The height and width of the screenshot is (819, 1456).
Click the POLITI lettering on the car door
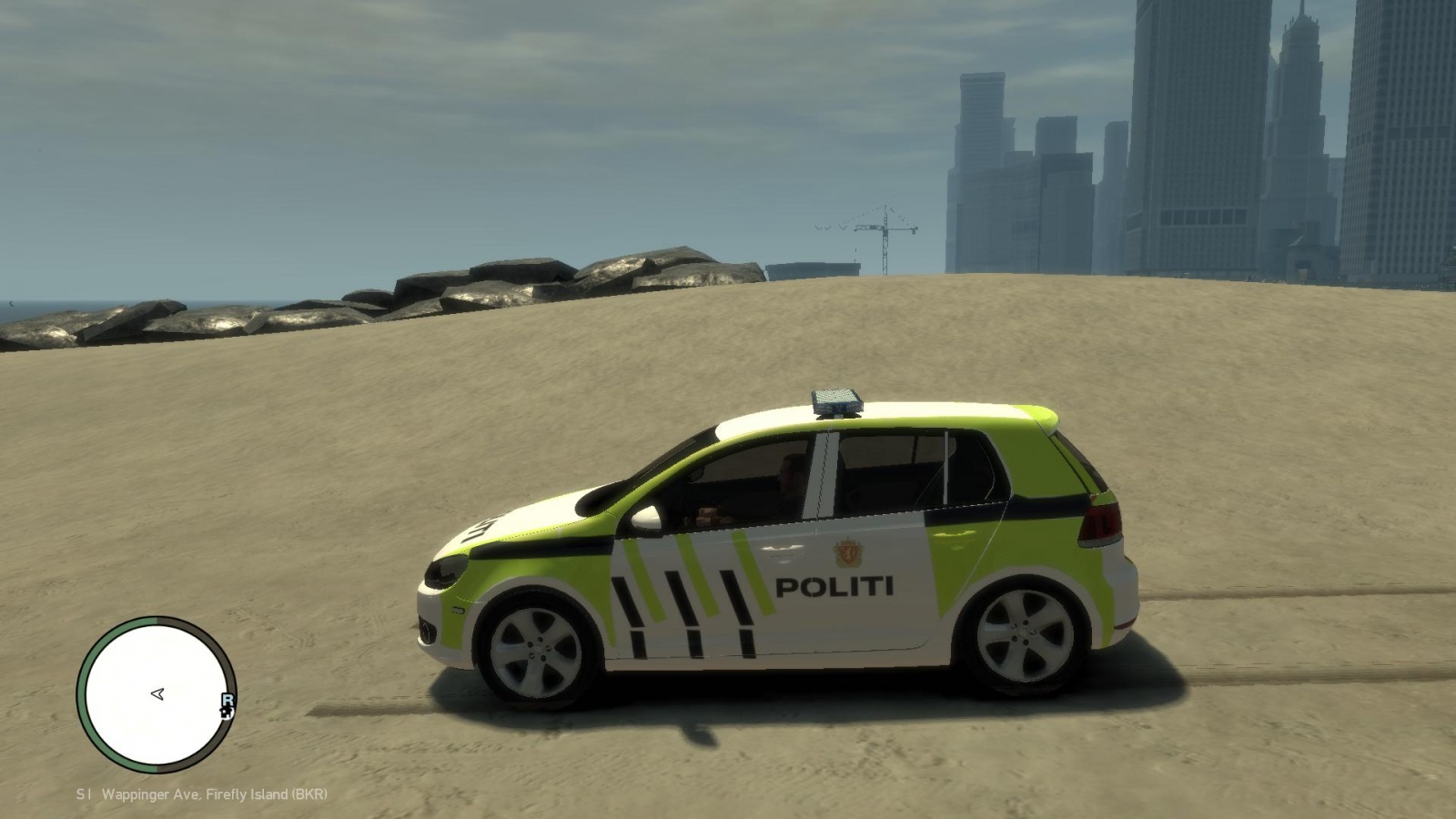coord(834,585)
